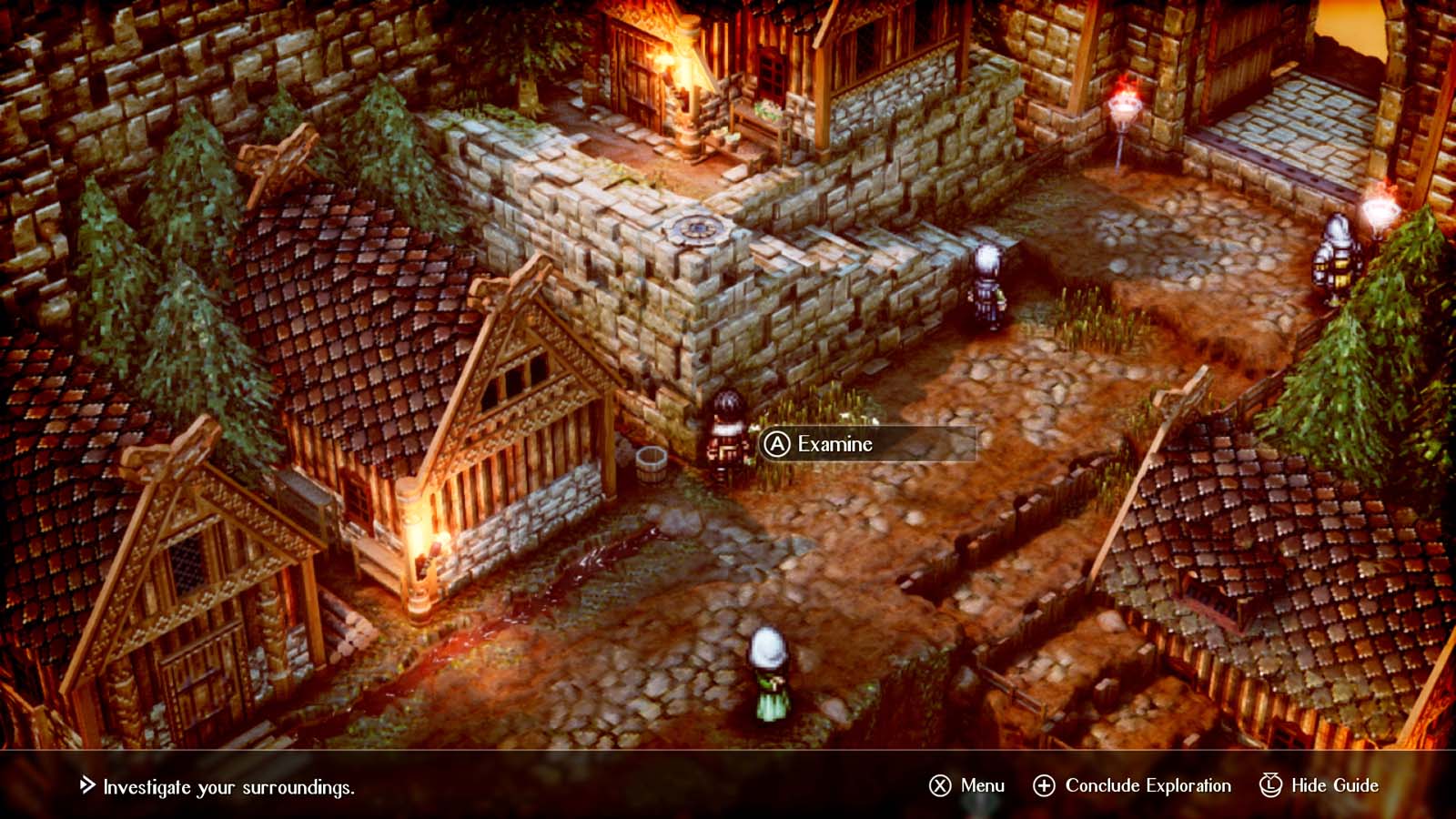
Task: Click the (+) button icon before Conclude Exploration
Action: (x=1045, y=784)
